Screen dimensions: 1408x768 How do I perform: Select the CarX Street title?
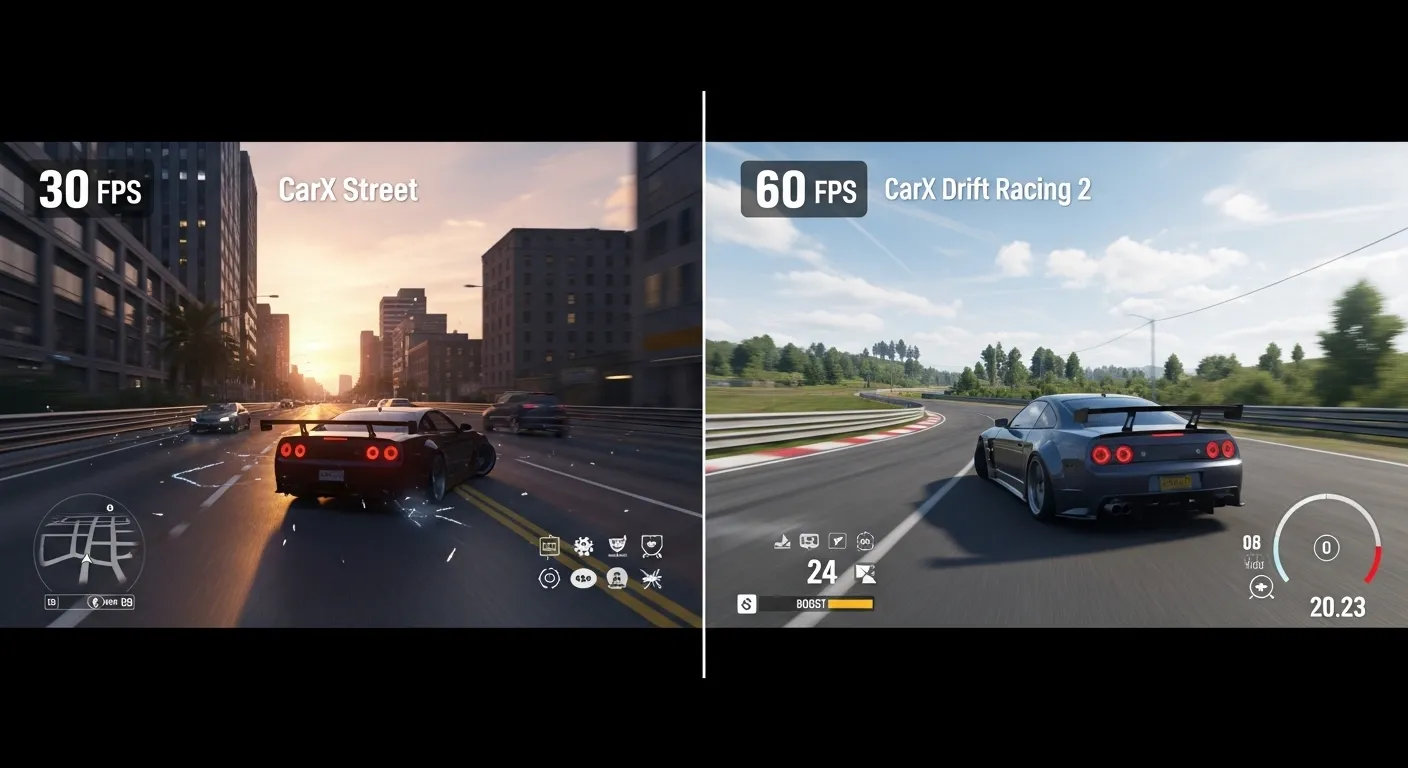pos(349,189)
